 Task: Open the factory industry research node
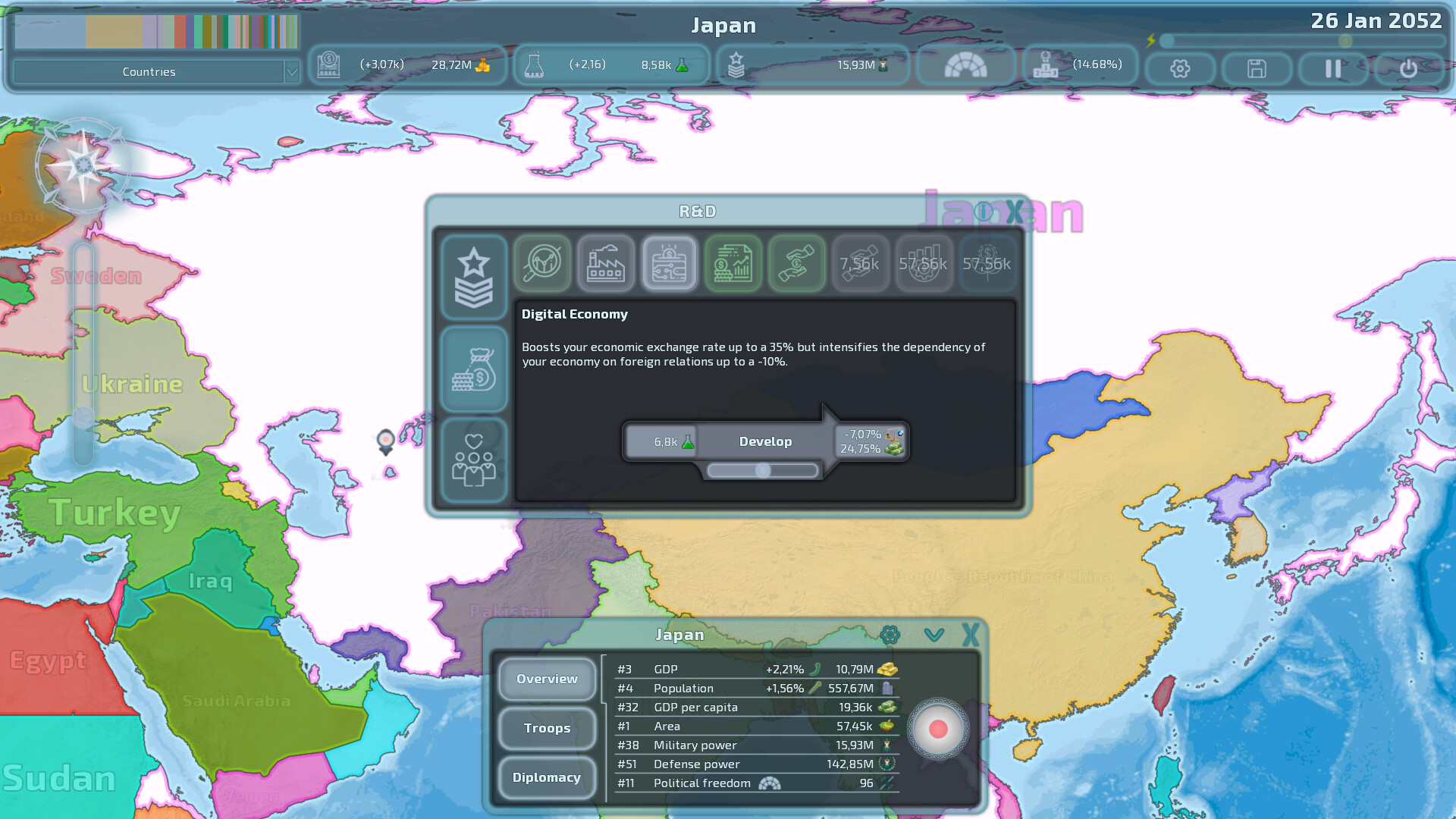(605, 264)
